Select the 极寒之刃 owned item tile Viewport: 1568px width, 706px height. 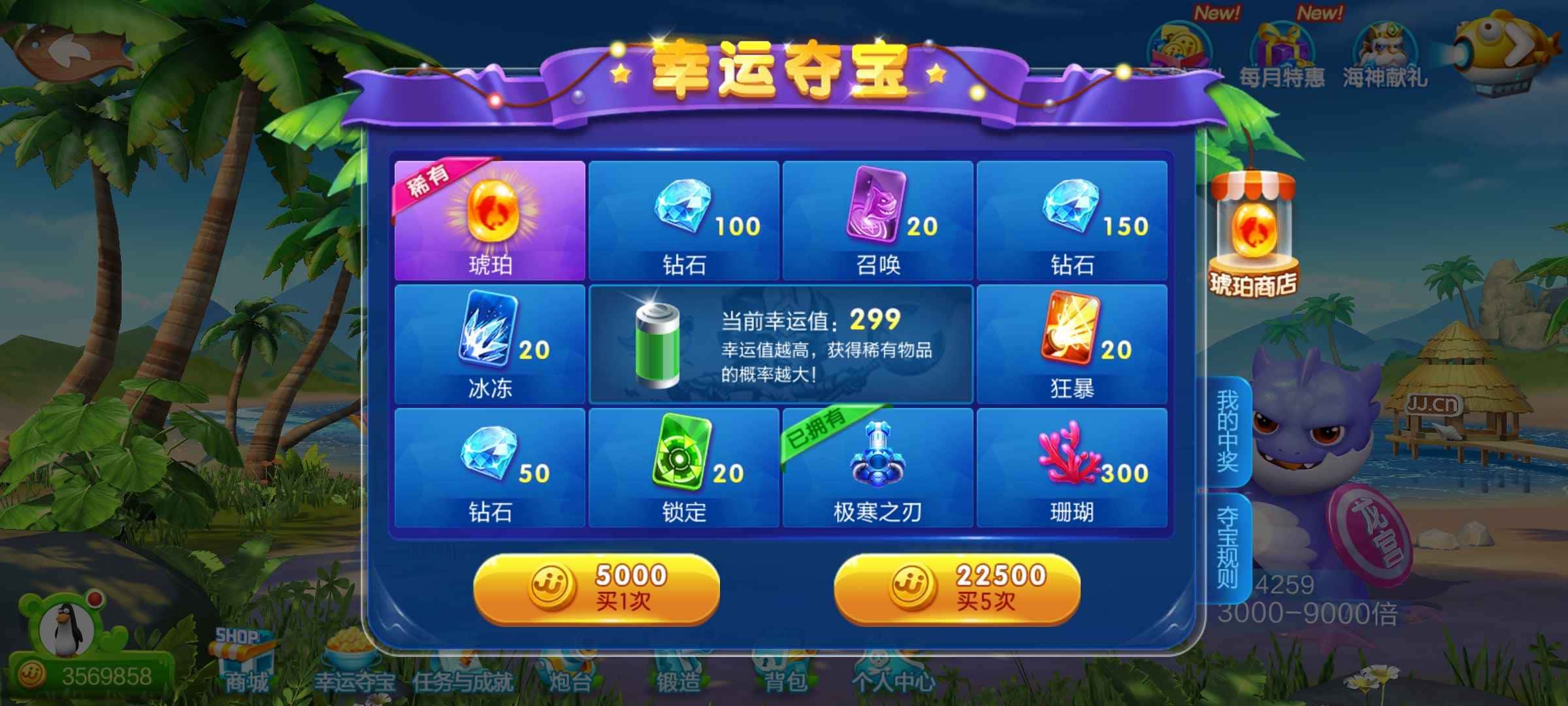point(877,467)
